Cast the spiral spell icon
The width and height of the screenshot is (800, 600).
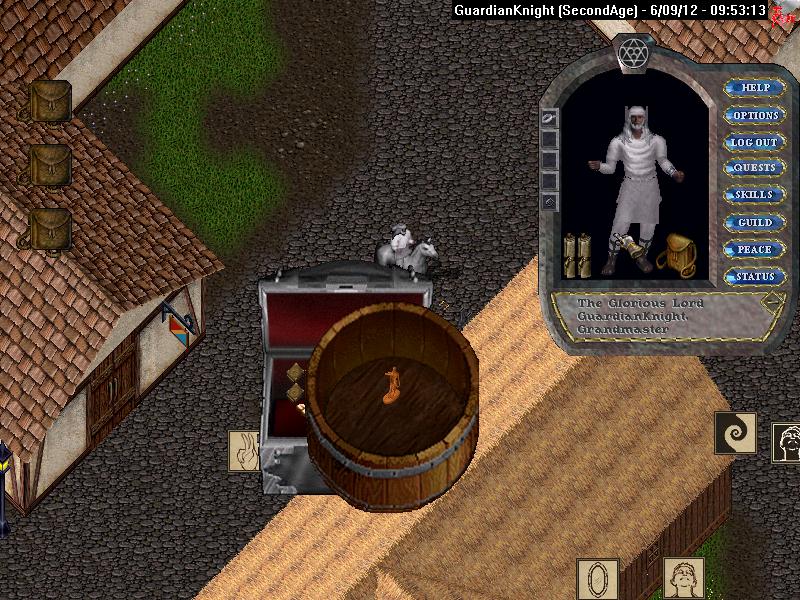[735, 433]
